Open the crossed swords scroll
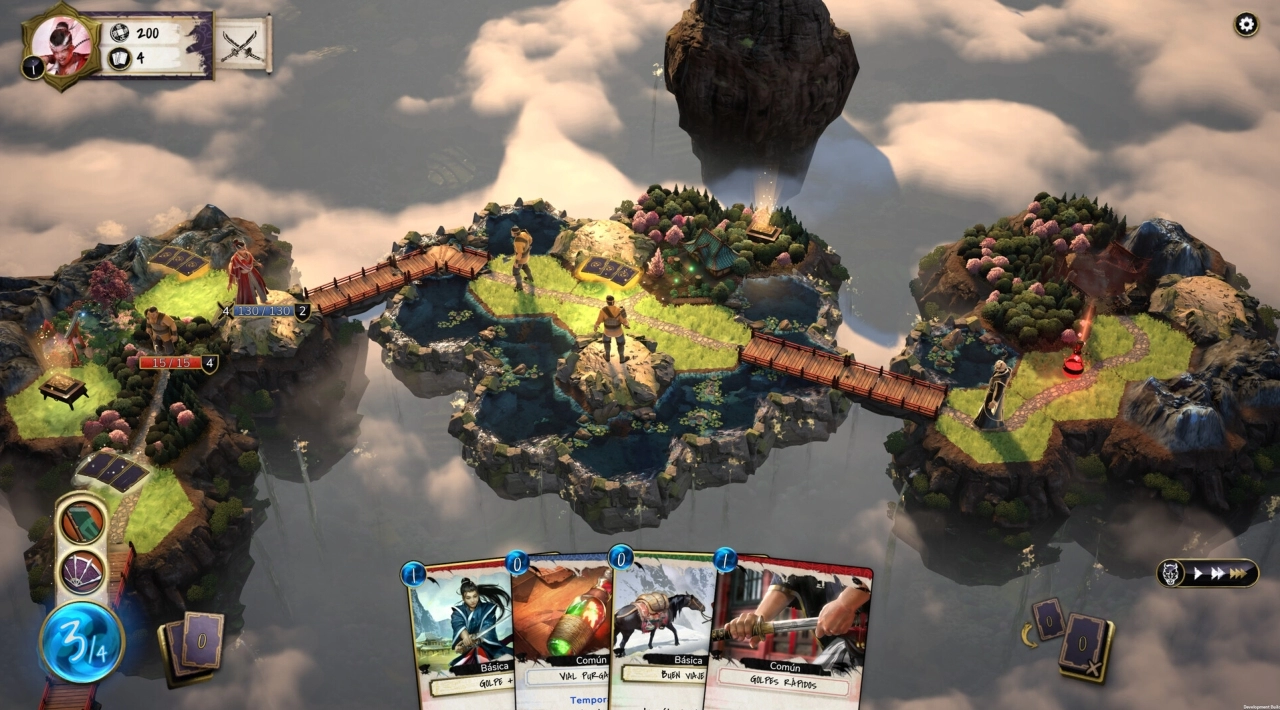This screenshot has height=710, width=1280. coord(242,45)
